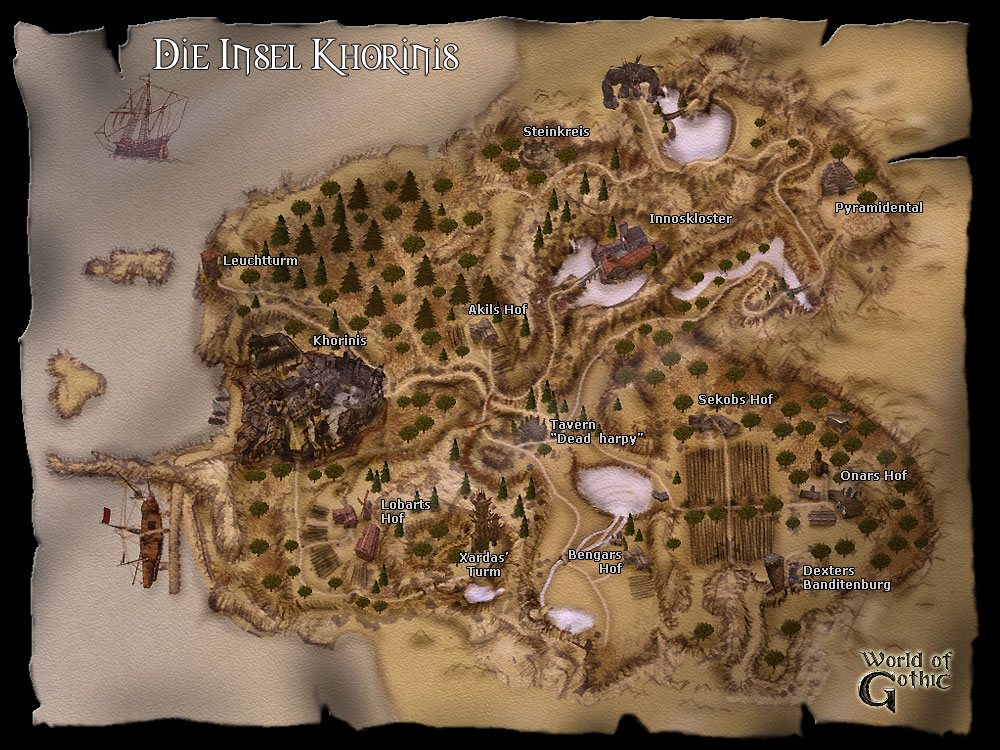This screenshot has height=750, width=1000.
Task: Select the Leuchtturm label on the map
Action: pos(260,261)
